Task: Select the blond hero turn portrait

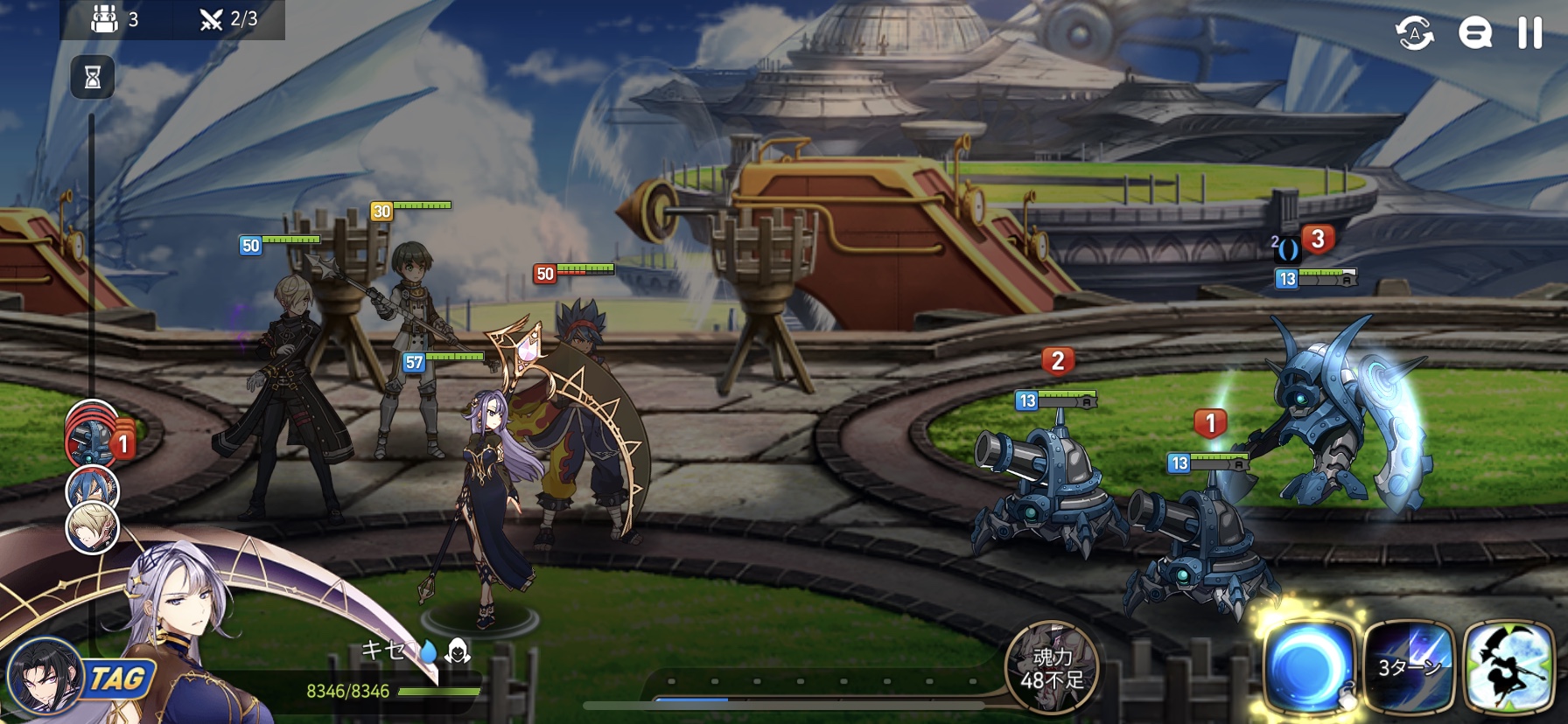Action: click(92, 528)
